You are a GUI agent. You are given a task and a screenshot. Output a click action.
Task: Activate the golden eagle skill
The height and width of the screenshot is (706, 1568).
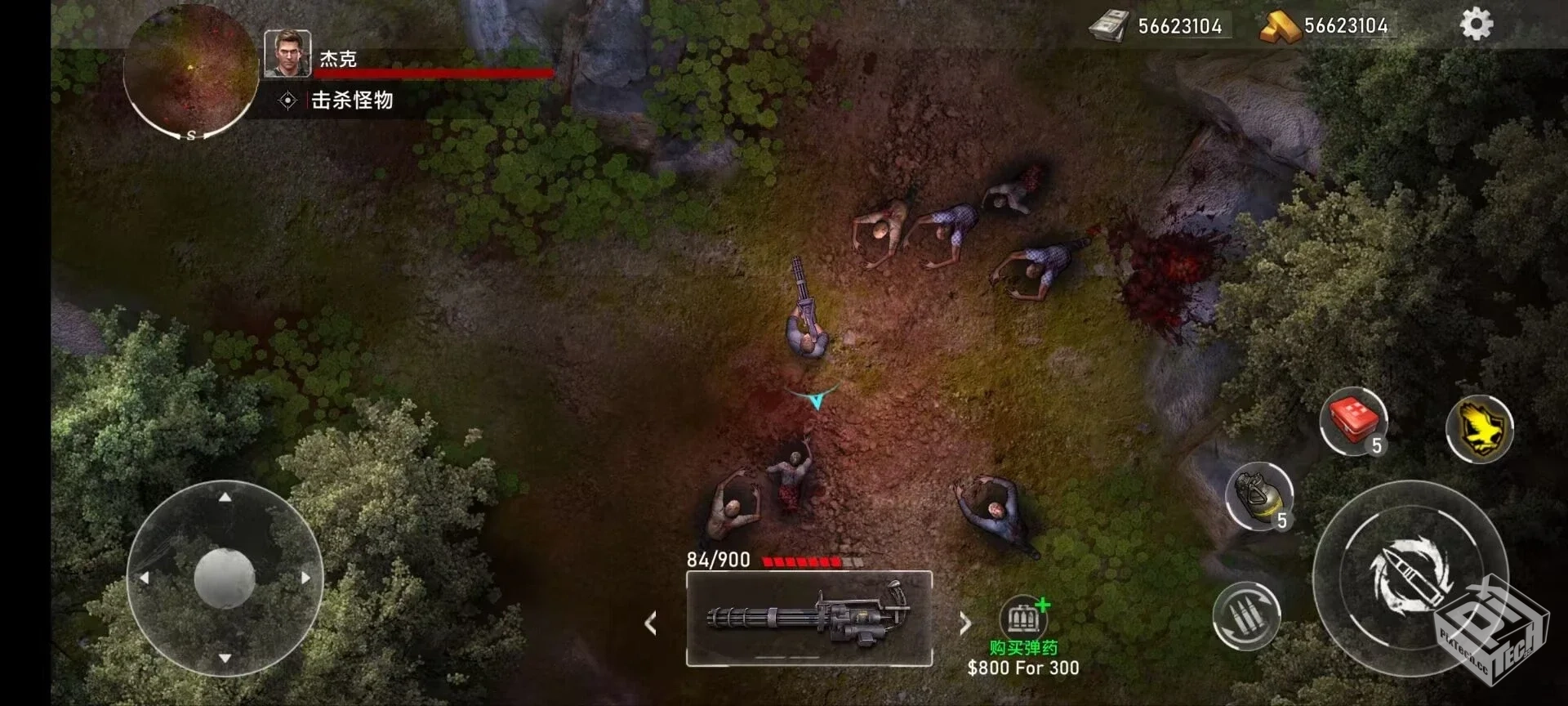(x=1479, y=427)
